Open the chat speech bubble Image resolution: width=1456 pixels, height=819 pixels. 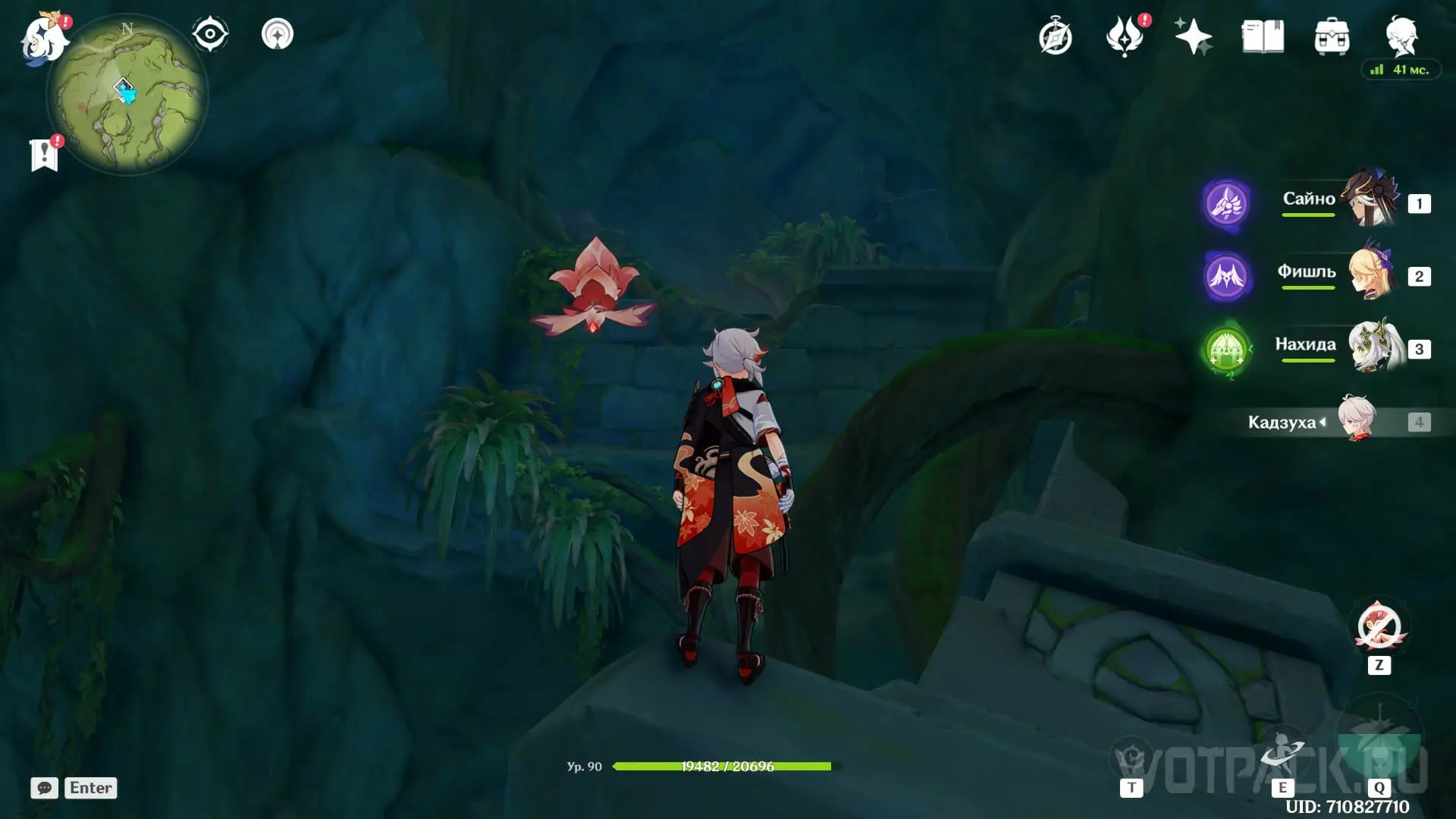tap(44, 788)
